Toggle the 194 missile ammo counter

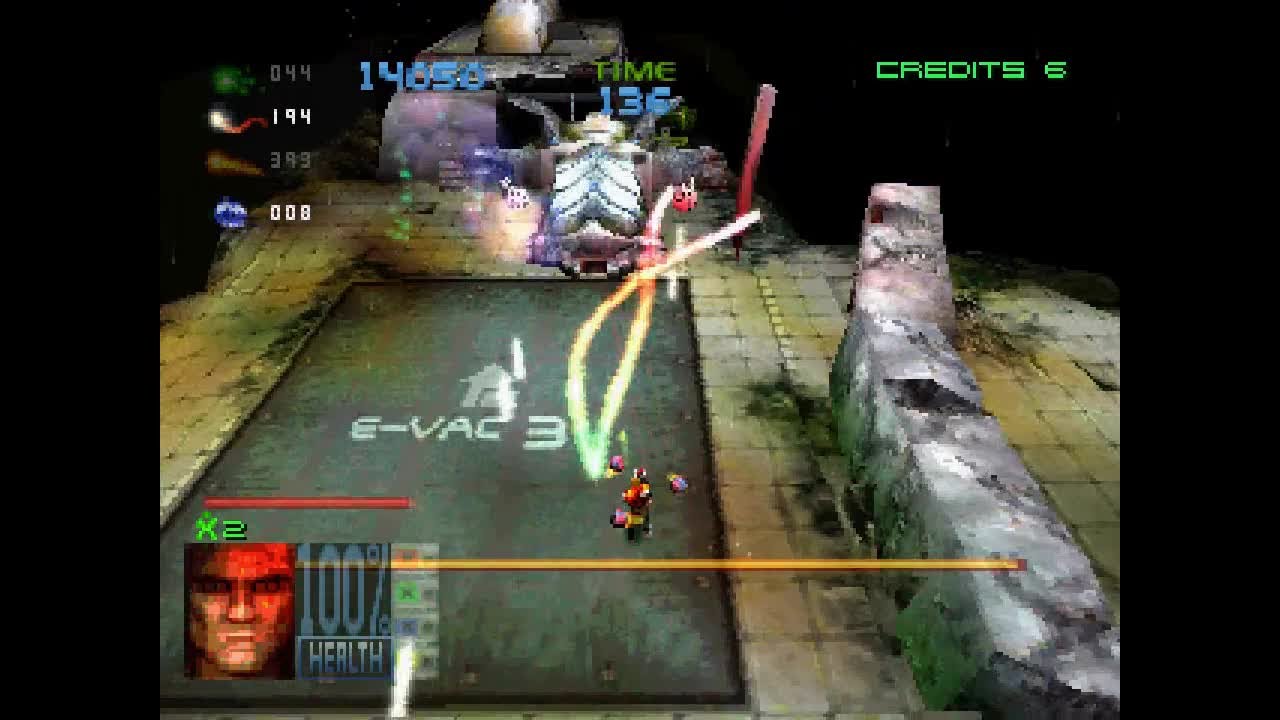pos(292,116)
